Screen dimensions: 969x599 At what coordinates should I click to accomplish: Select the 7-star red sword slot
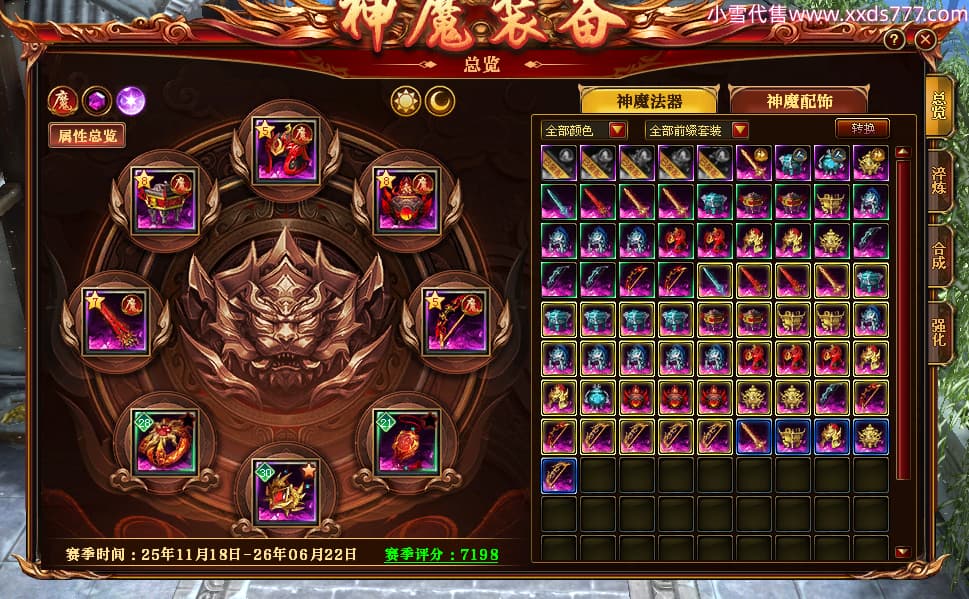(x=115, y=319)
